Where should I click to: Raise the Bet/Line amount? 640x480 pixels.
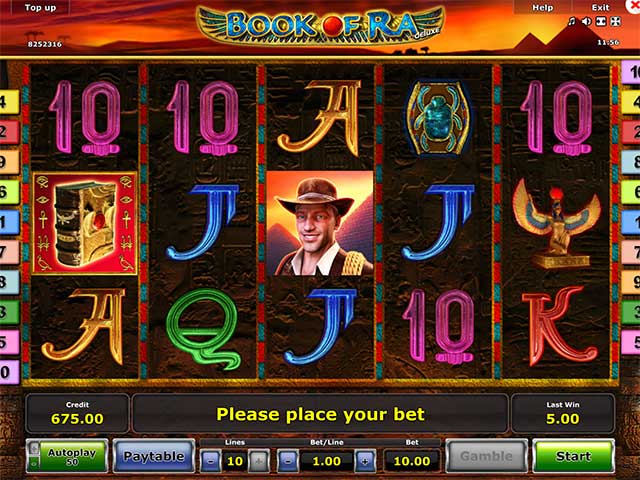point(365,461)
